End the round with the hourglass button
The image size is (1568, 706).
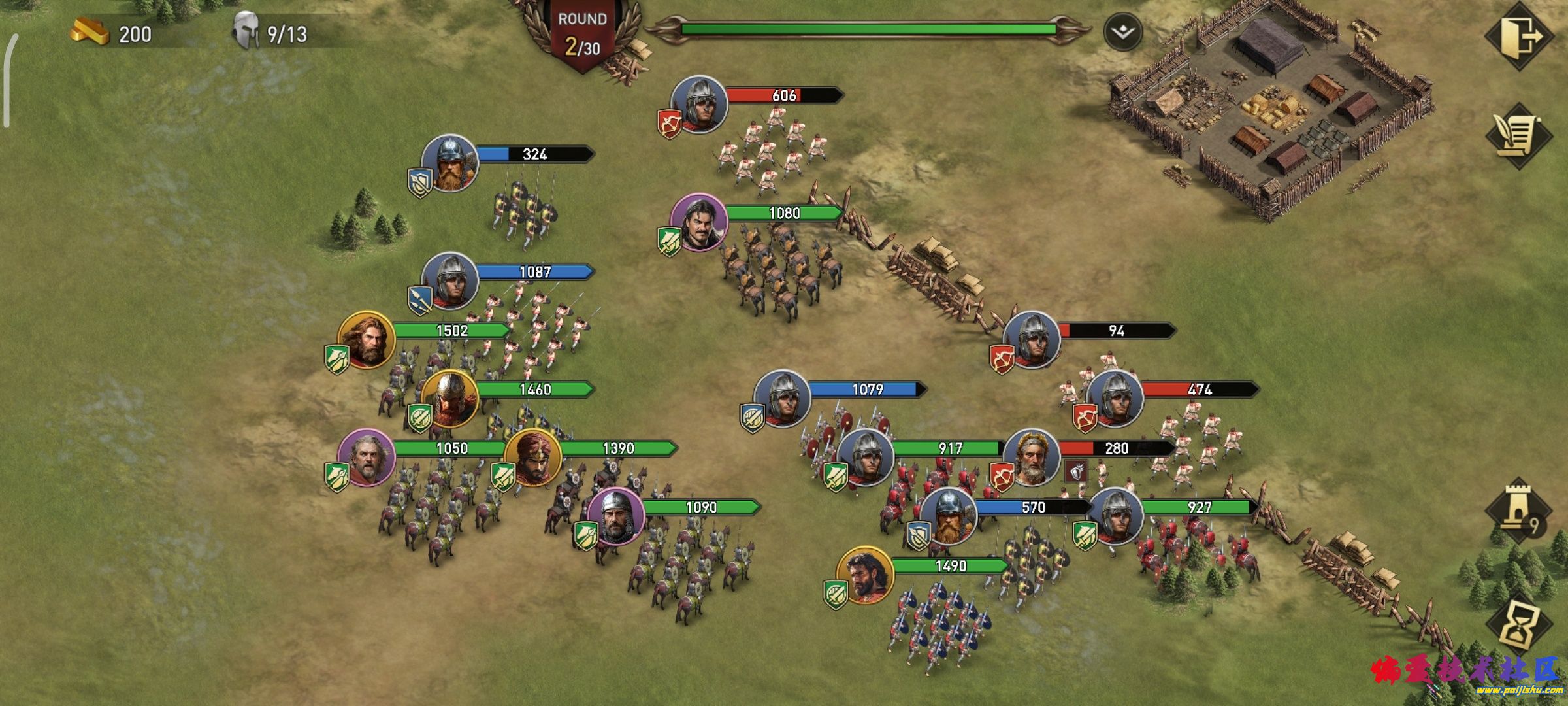click(x=1518, y=625)
